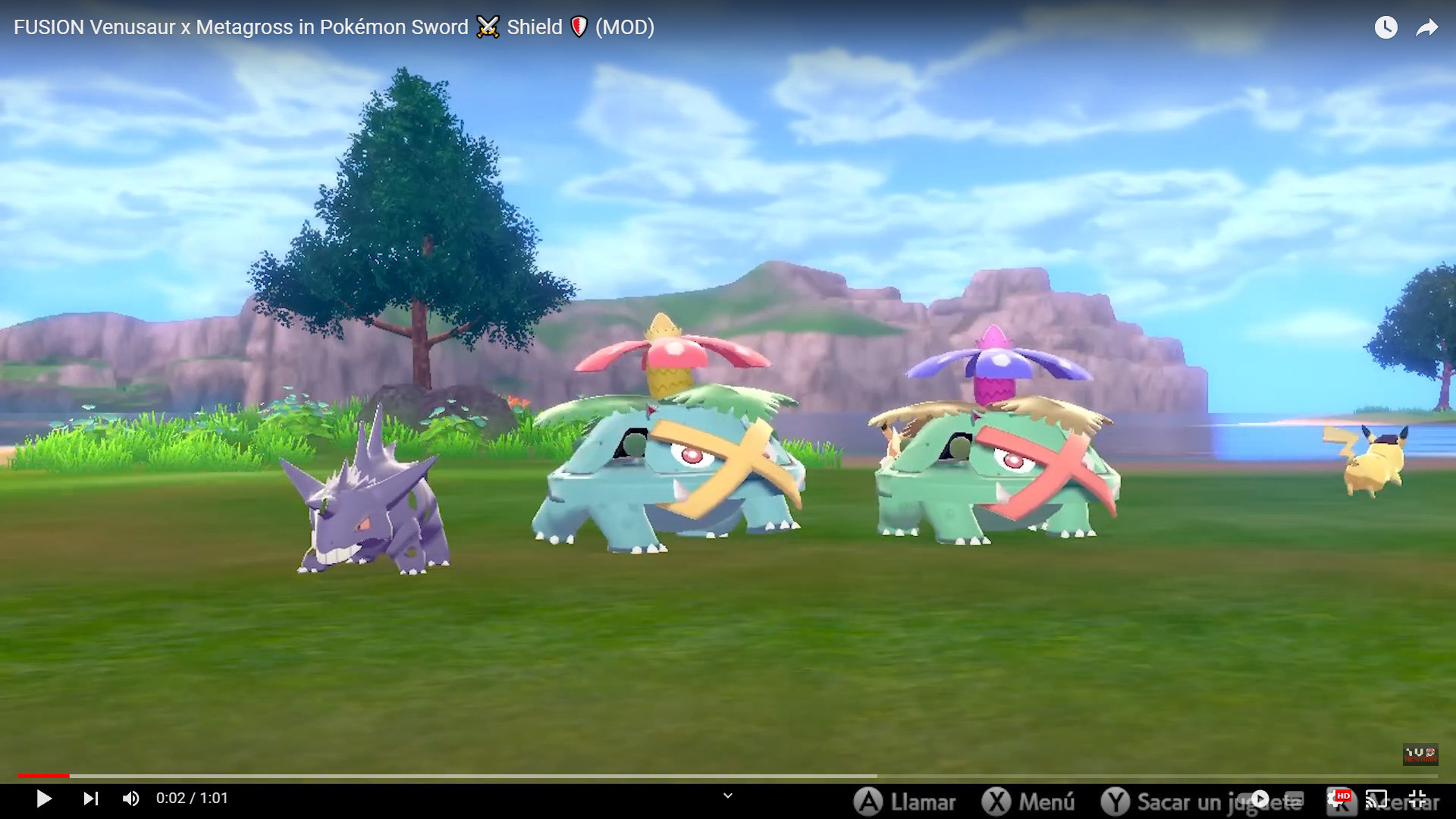Skip to the next video
This screenshot has width=1456, height=819.
[x=91, y=799]
